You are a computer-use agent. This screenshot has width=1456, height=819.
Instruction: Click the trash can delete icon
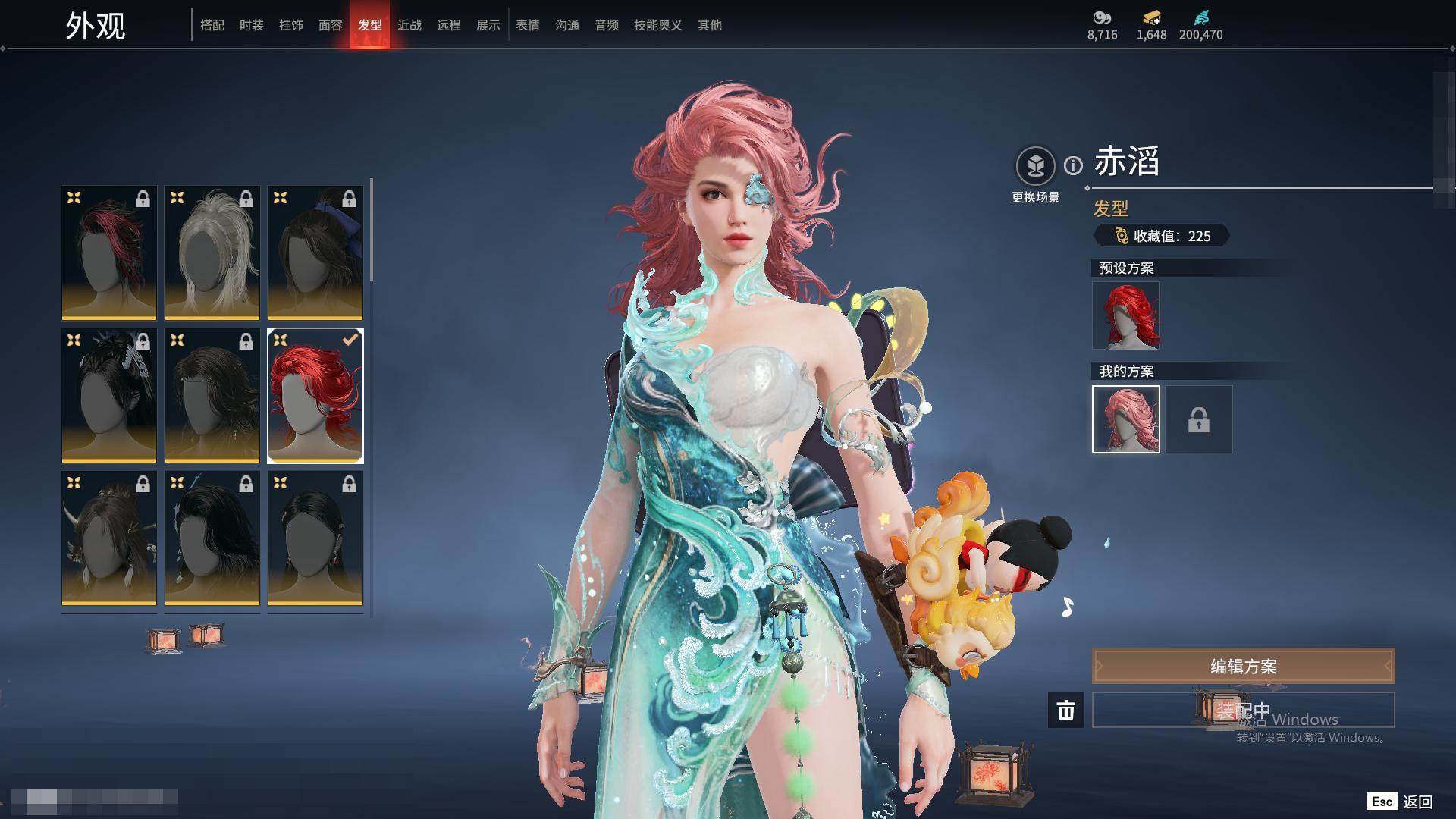[1066, 710]
